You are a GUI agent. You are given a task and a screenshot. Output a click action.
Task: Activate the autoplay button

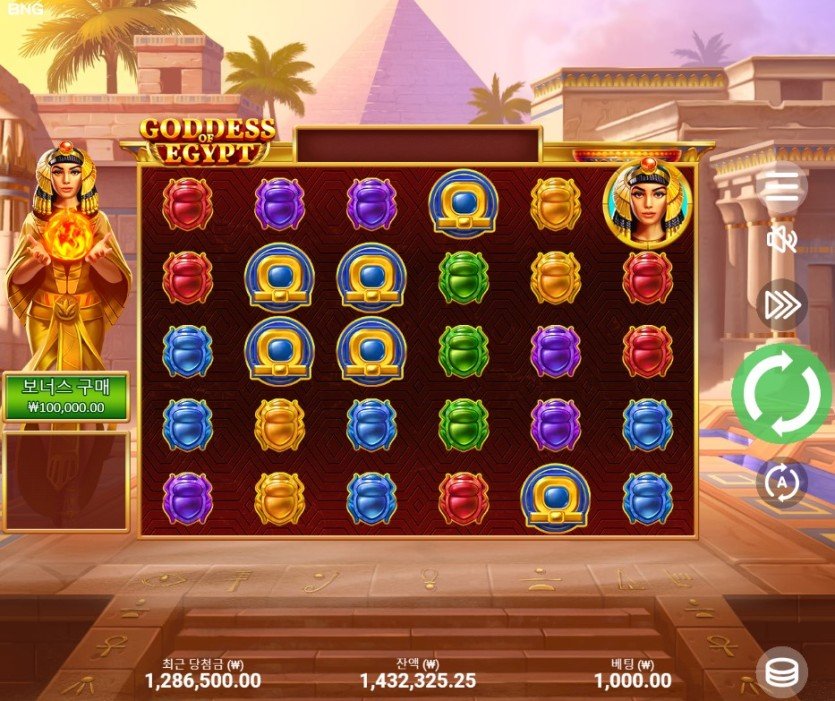[781, 482]
